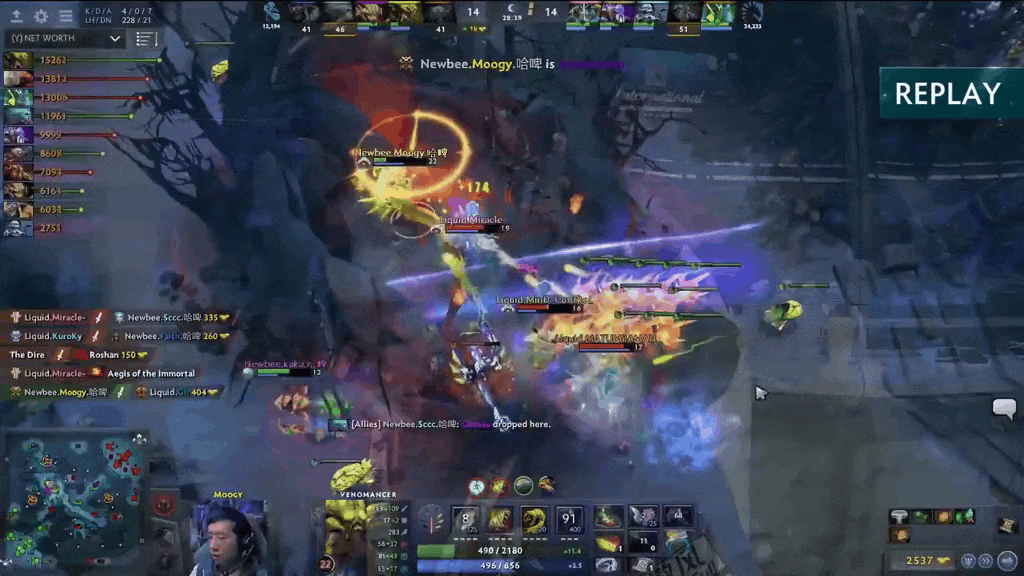Viewport: 1024px width, 576px height.
Task: Open the hamburger menu at top left
Action: pos(66,16)
